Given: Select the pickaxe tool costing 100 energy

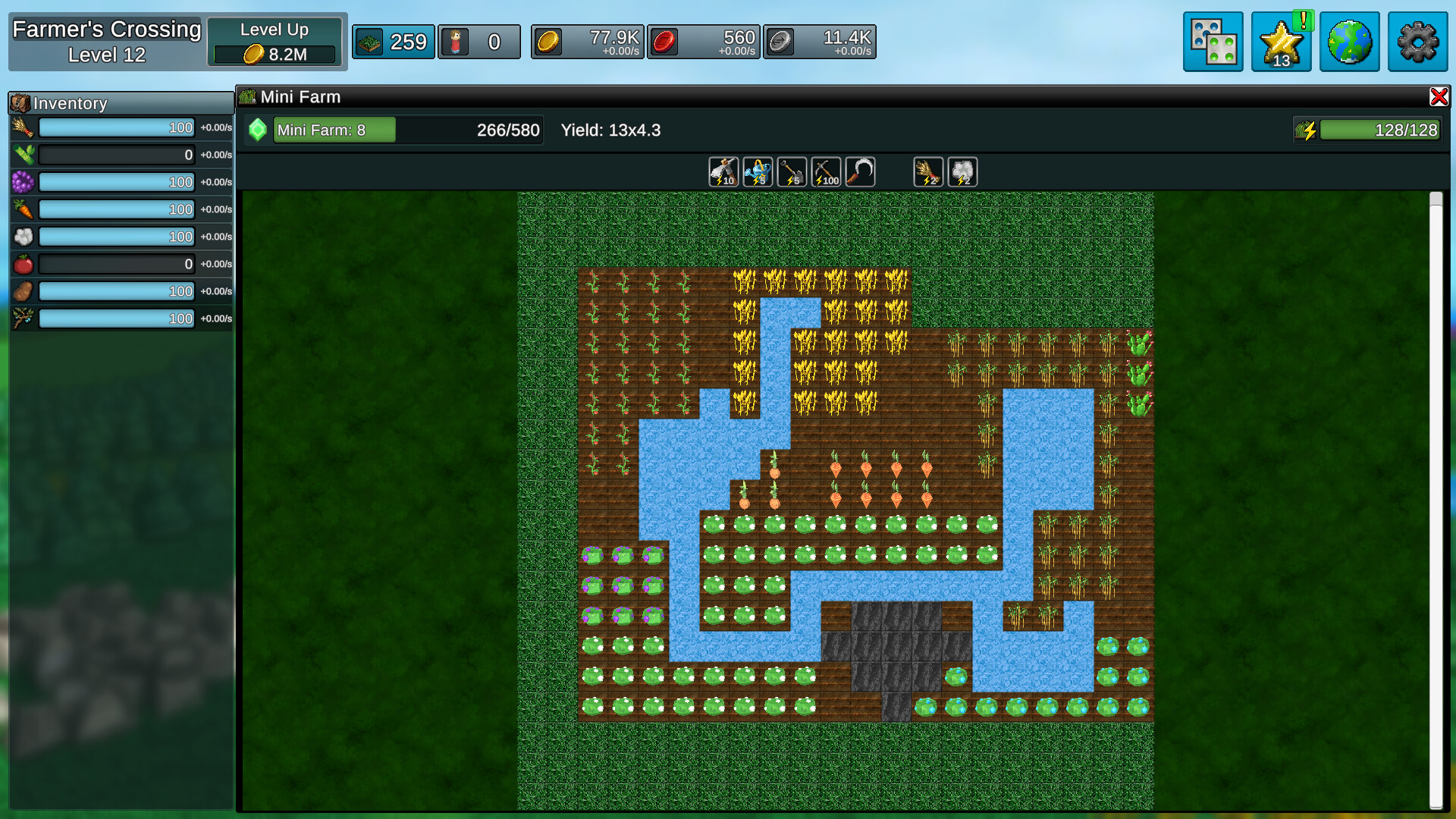Looking at the screenshot, I should pos(826,171).
